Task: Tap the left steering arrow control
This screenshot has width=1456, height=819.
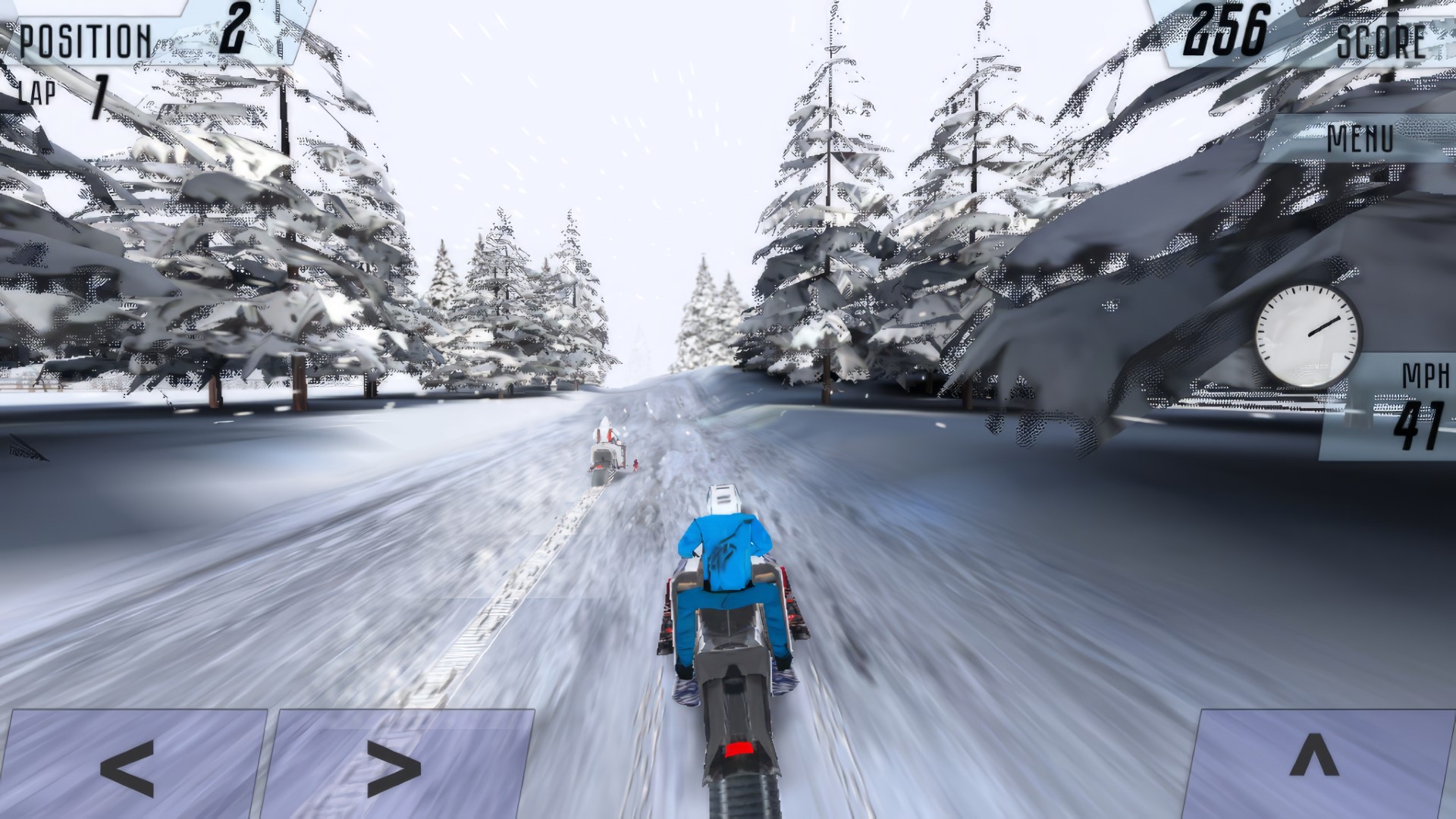Action: pyautogui.click(x=129, y=766)
